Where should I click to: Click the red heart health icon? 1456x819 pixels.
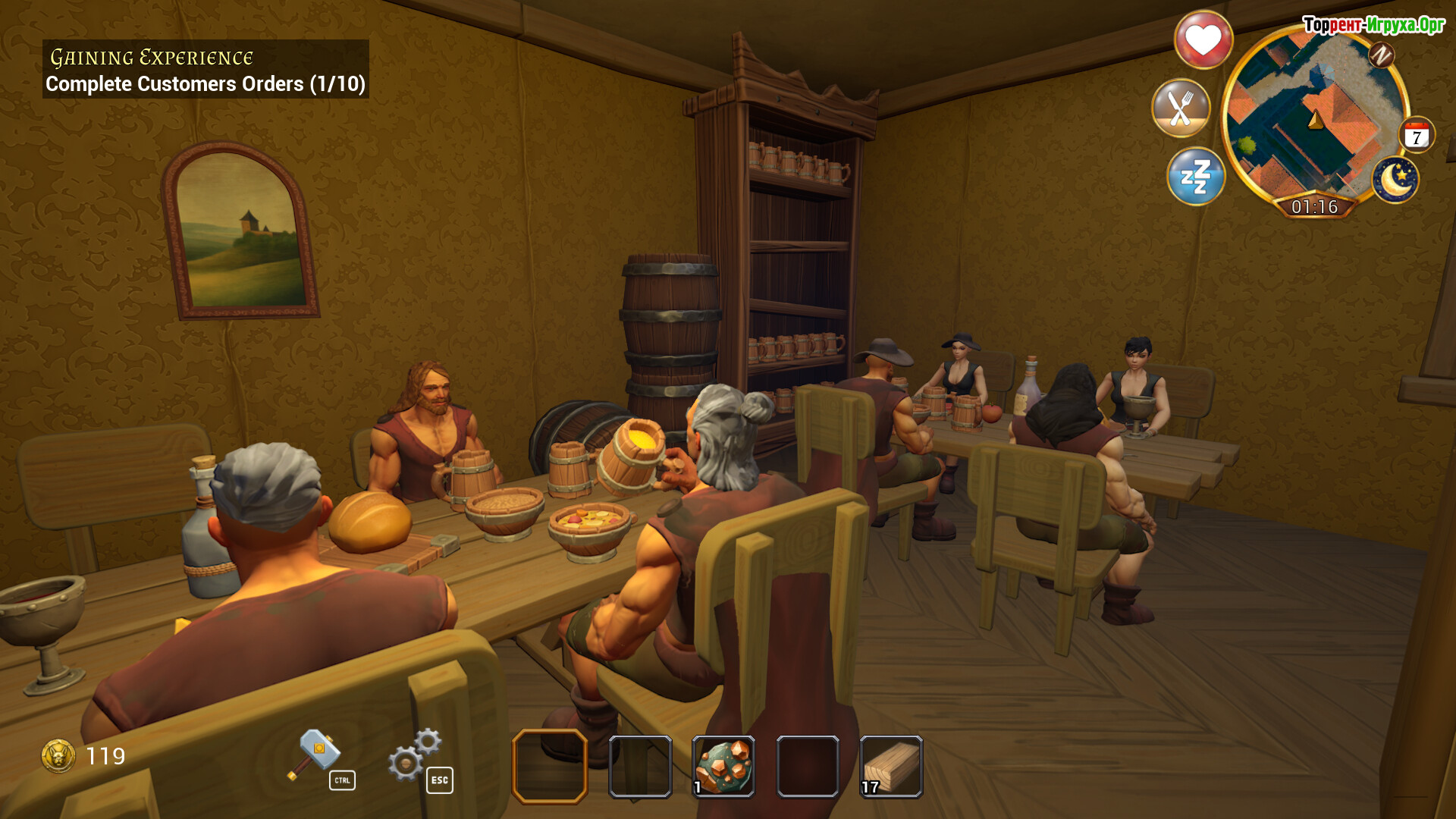coord(1203,39)
